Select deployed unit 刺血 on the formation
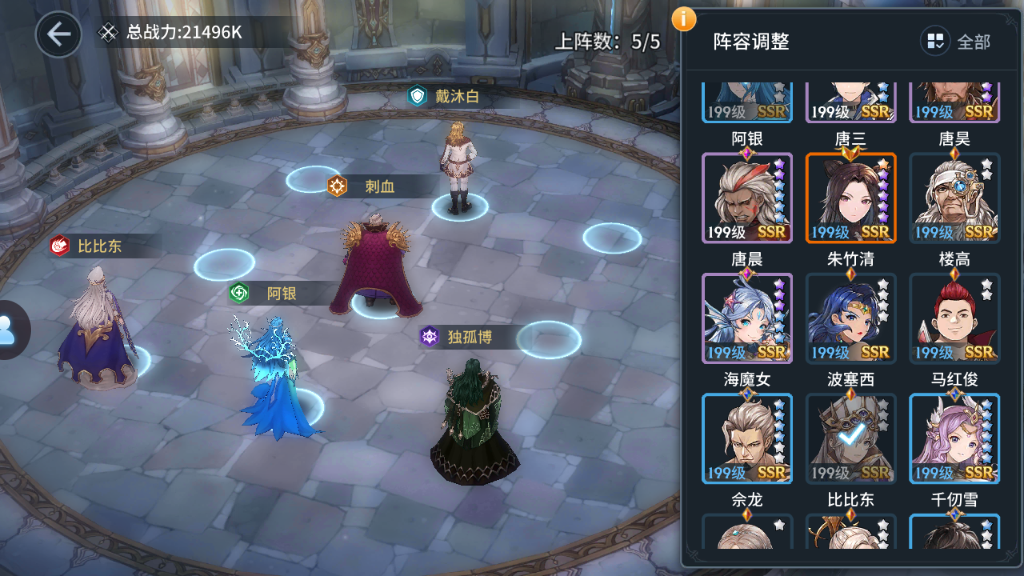 (373, 262)
